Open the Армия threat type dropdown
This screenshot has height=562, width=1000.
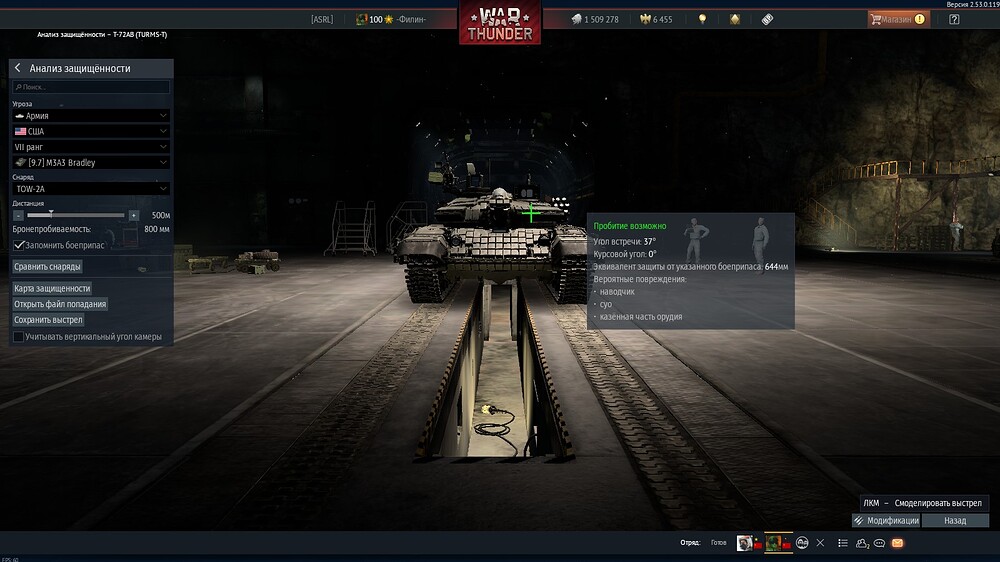tap(91, 116)
